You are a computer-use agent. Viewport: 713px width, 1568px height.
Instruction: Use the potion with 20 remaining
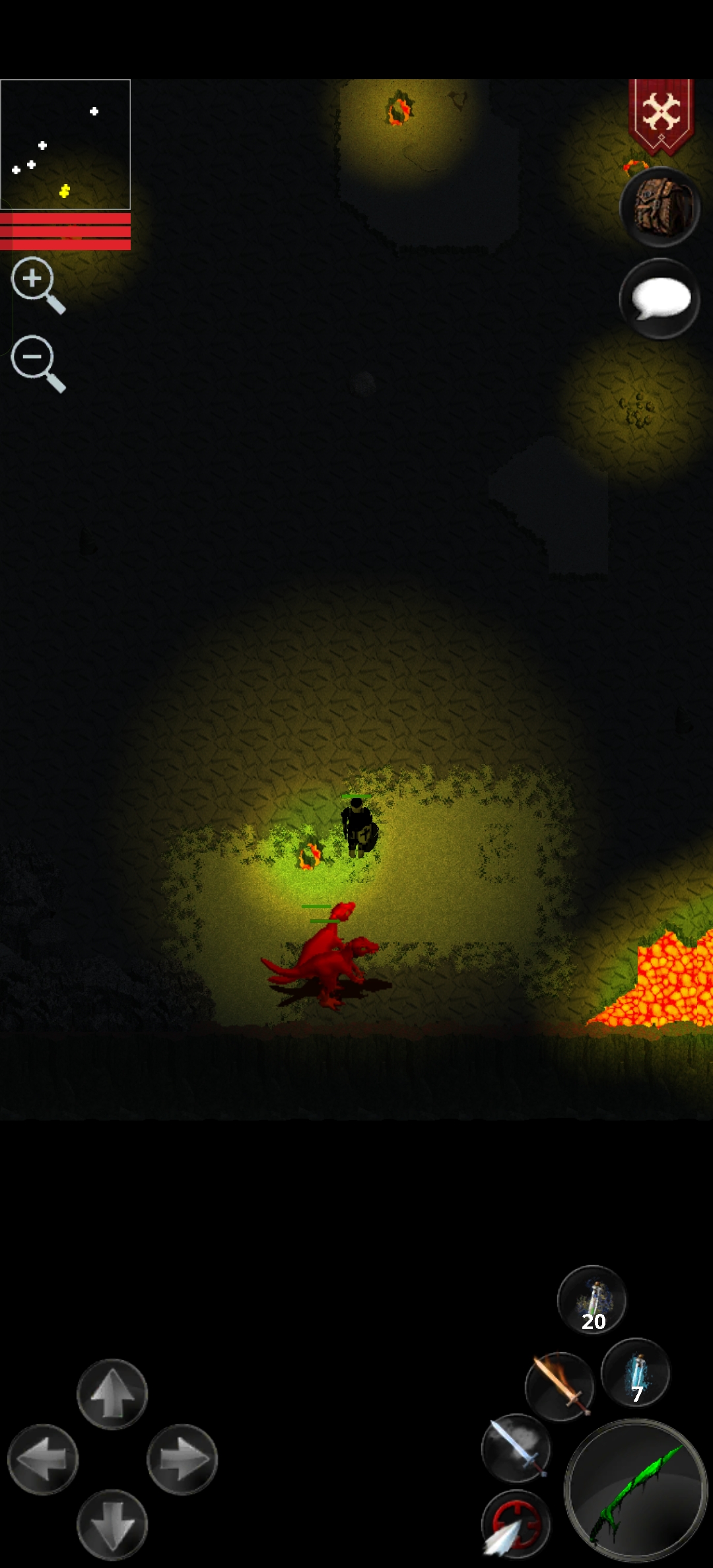592,1300
